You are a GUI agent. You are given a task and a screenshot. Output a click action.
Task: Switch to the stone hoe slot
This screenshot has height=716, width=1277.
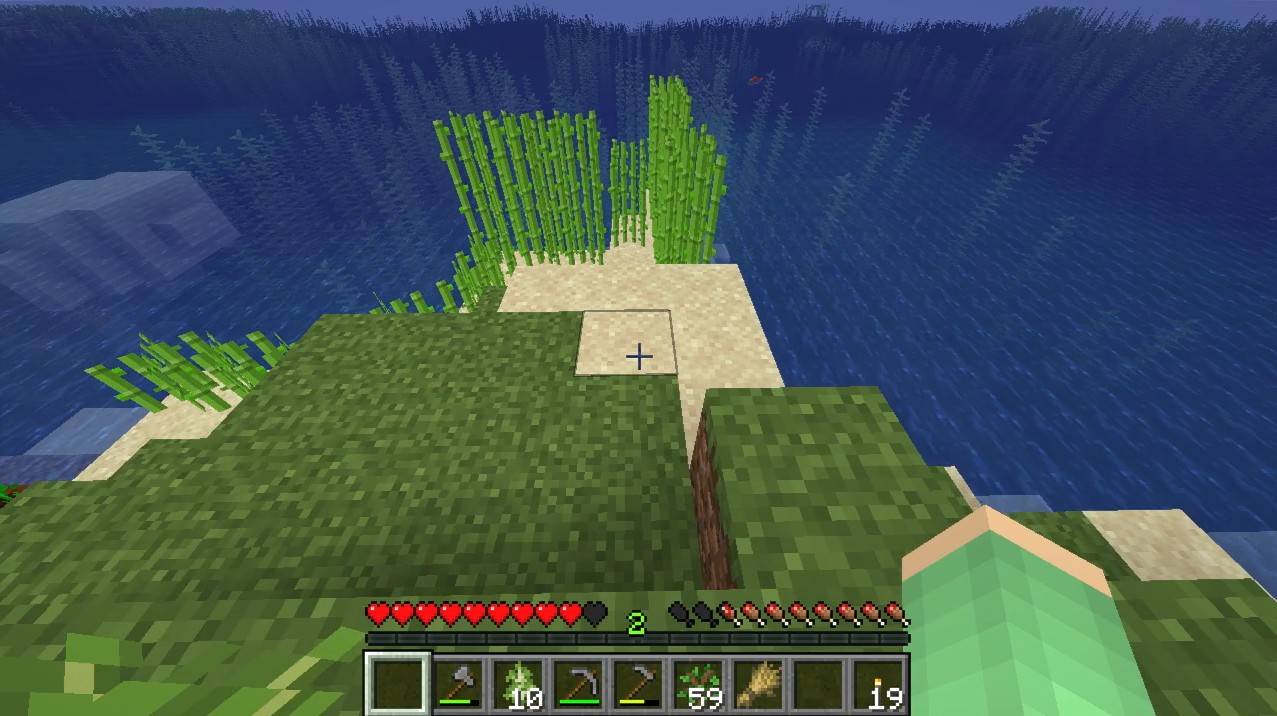[637, 685]
